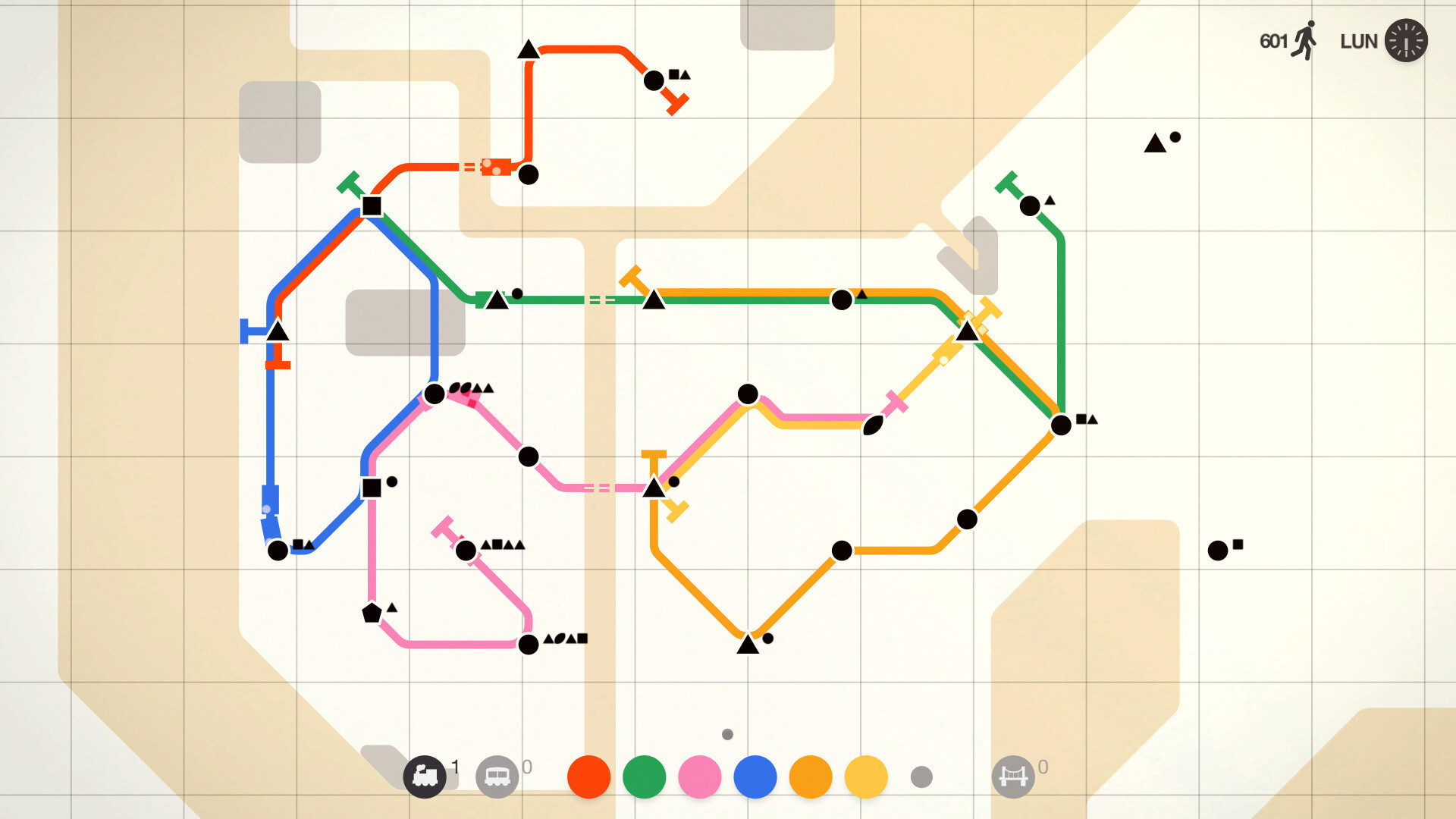Click the locomotive icon in the bottom bar

(427, 777)
